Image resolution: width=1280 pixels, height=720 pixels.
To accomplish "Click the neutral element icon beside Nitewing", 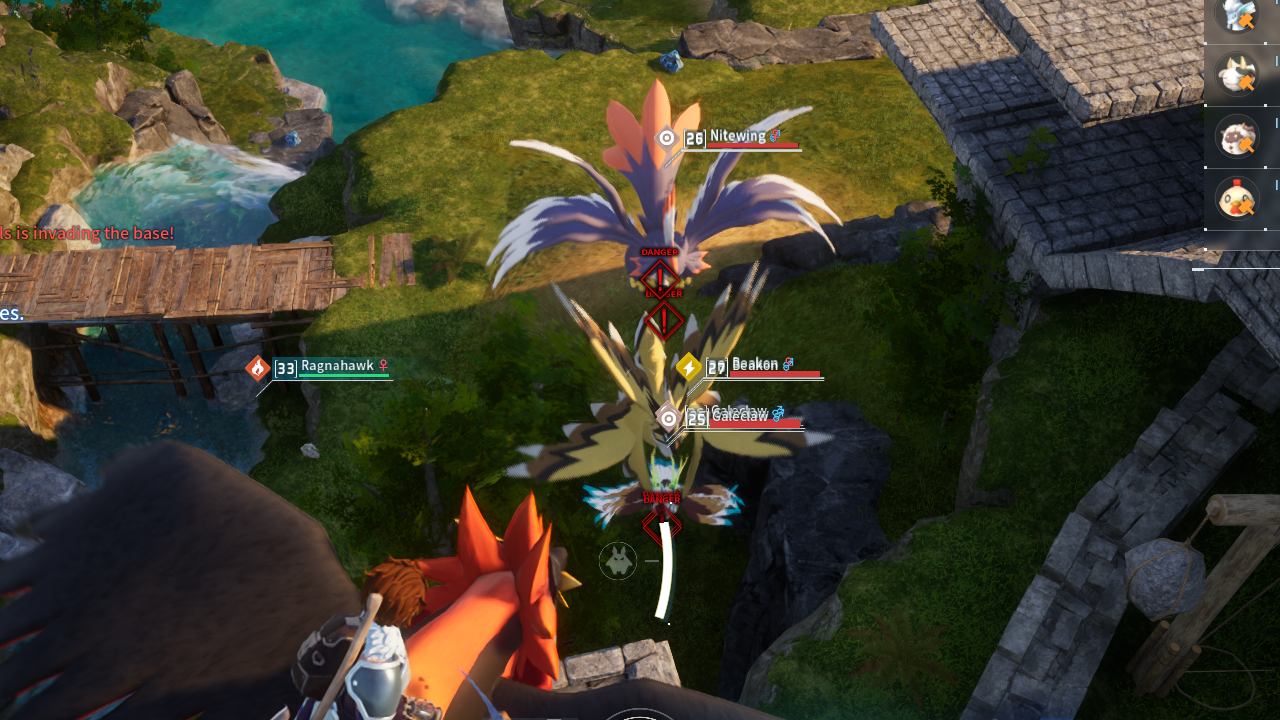I will click(x=665, y=137).
